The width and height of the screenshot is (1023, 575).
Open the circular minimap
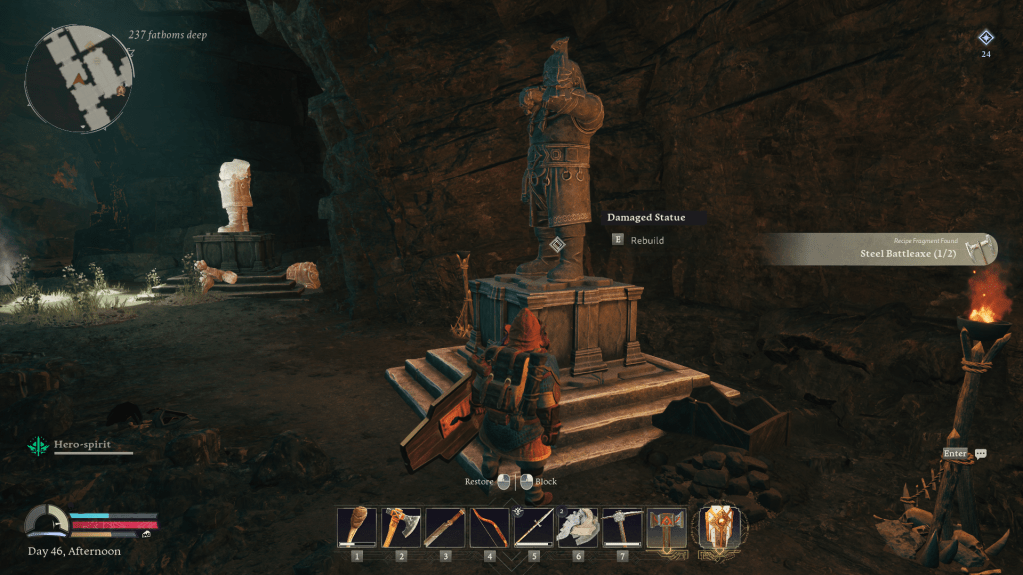pos(80,79)
